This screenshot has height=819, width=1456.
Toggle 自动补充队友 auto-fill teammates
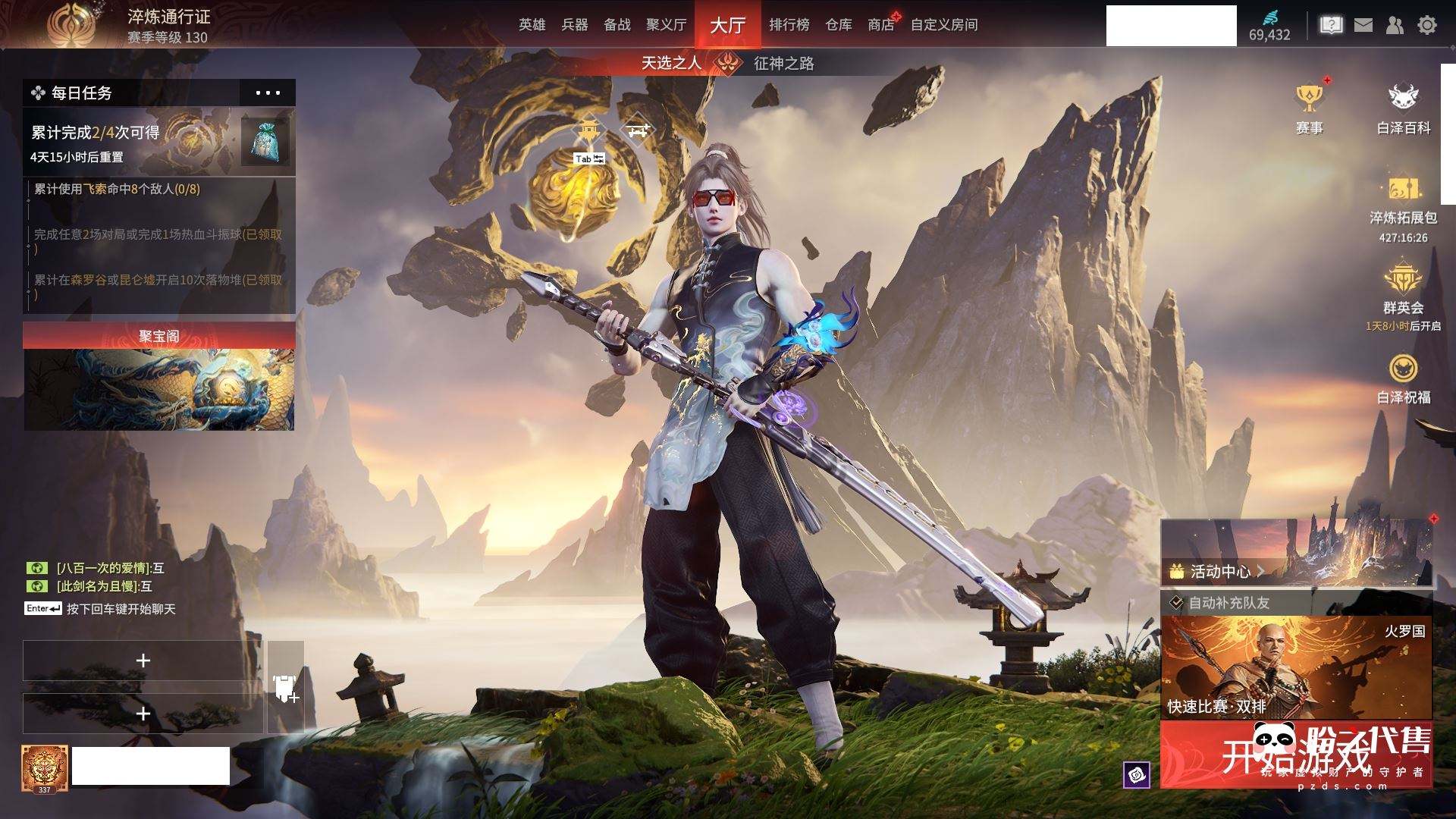1176,603
